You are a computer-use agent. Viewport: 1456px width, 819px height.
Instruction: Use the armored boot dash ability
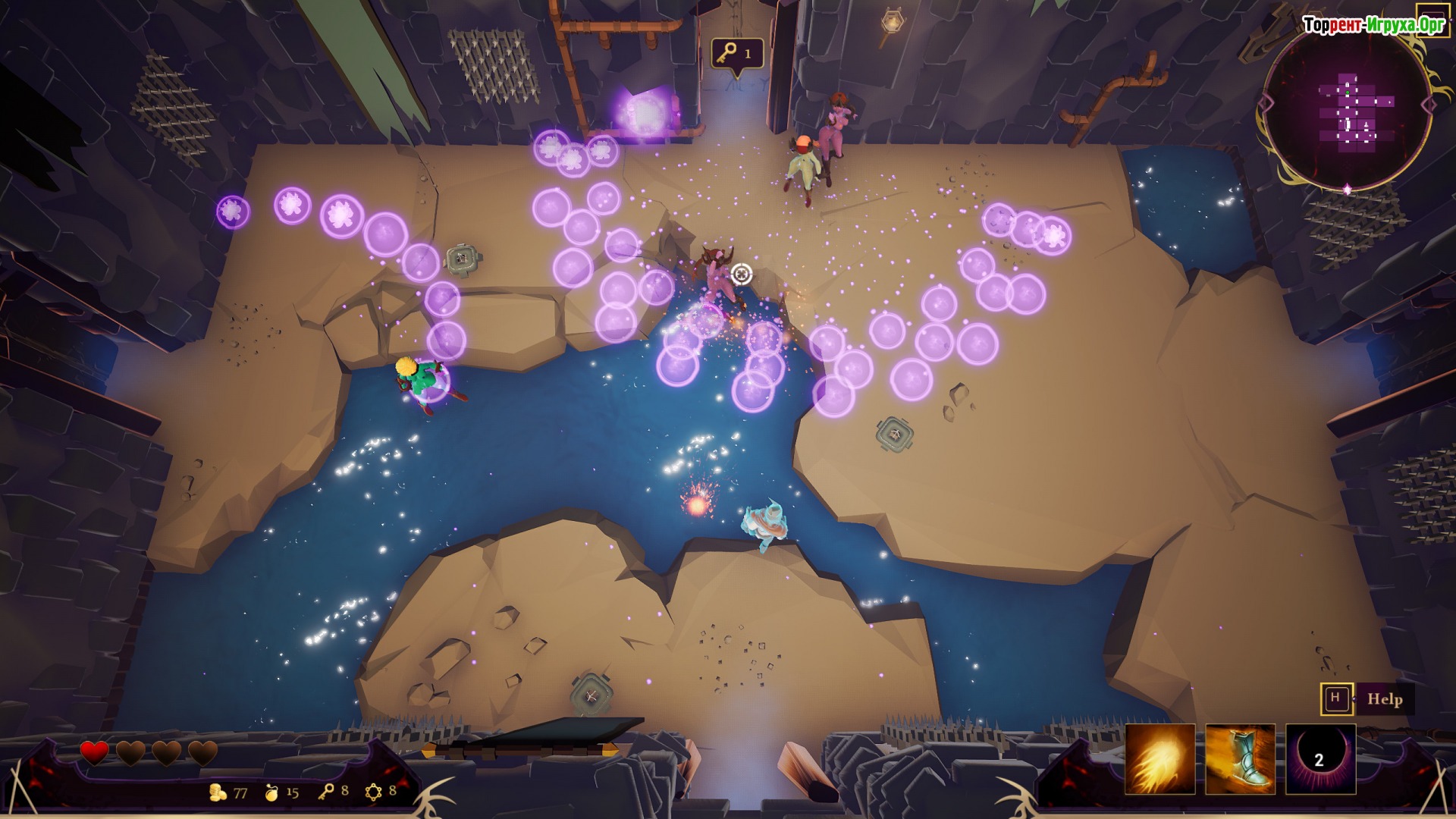[x=1240, y=759]
